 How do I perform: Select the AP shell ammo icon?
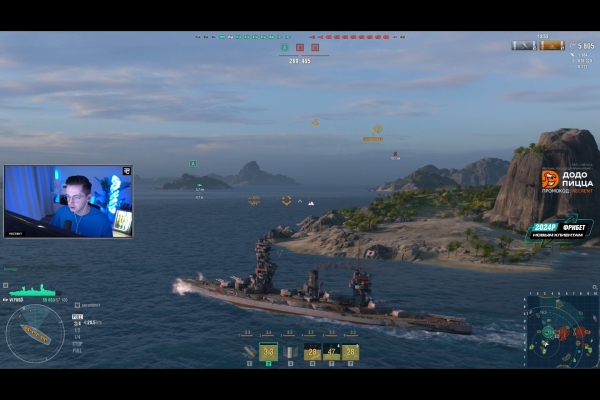pos(249,352)
